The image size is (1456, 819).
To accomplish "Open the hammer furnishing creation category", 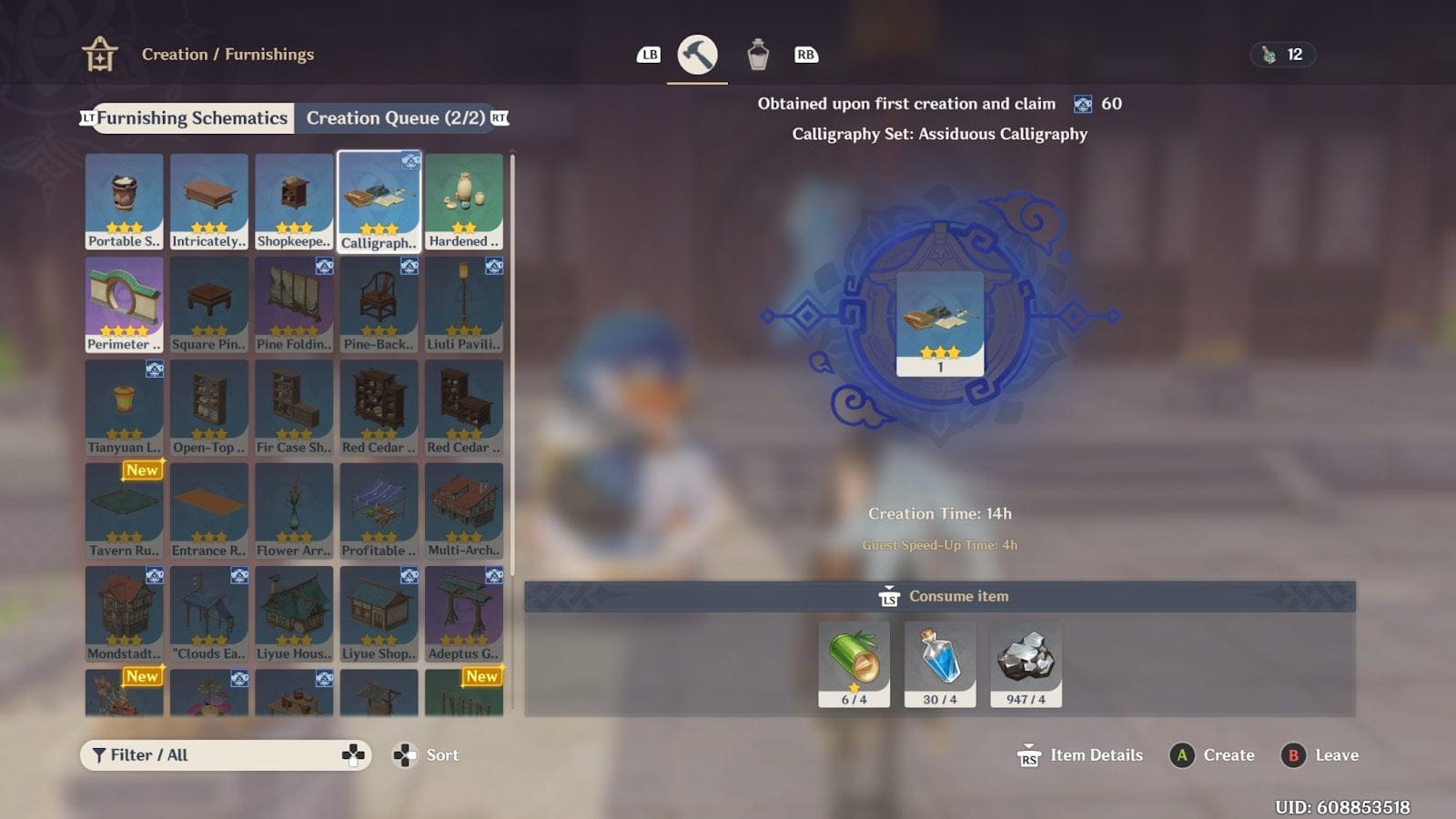I will (697, 55).
